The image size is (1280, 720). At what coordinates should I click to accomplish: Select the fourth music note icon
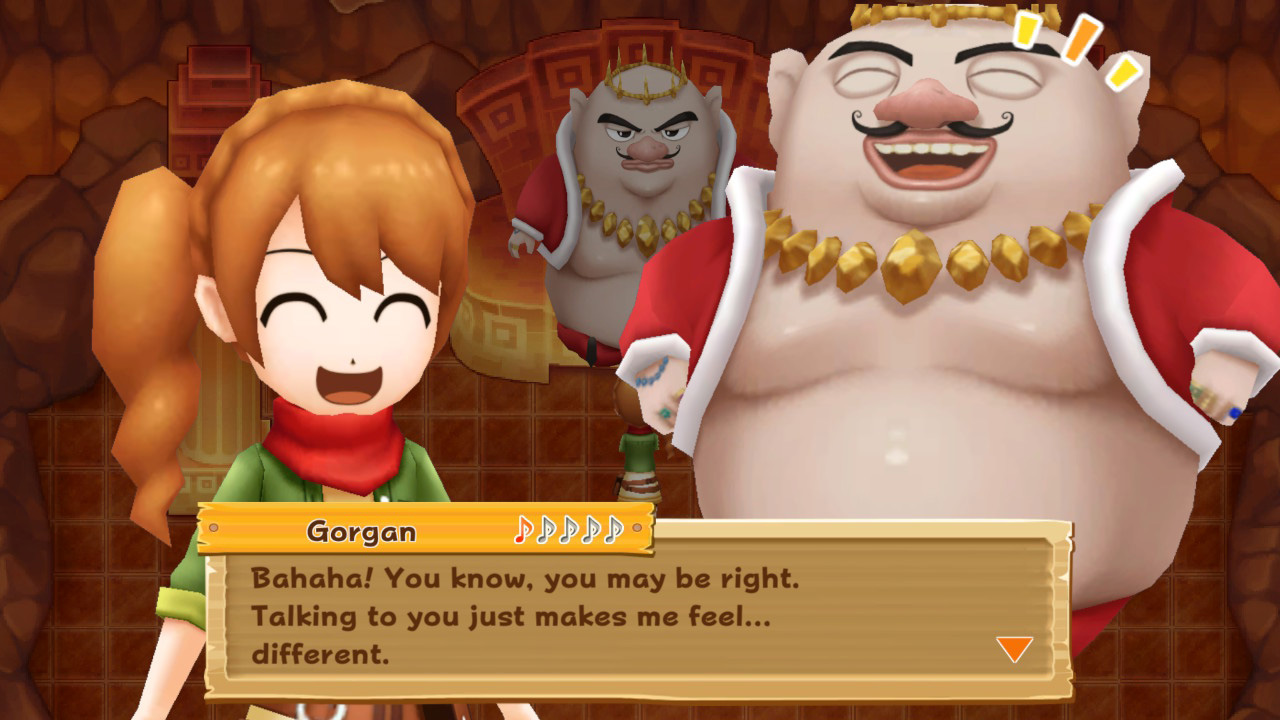pyautogui.click(x=589, y=530)
